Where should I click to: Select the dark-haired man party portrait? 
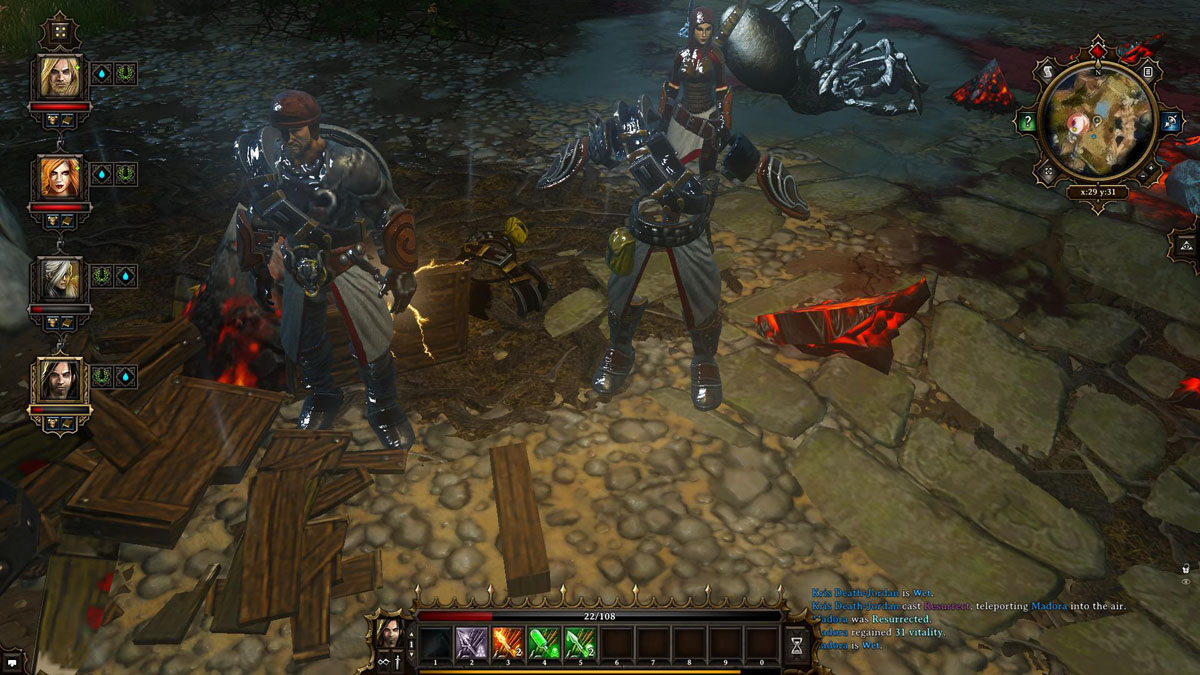click(x=60, y=381)
